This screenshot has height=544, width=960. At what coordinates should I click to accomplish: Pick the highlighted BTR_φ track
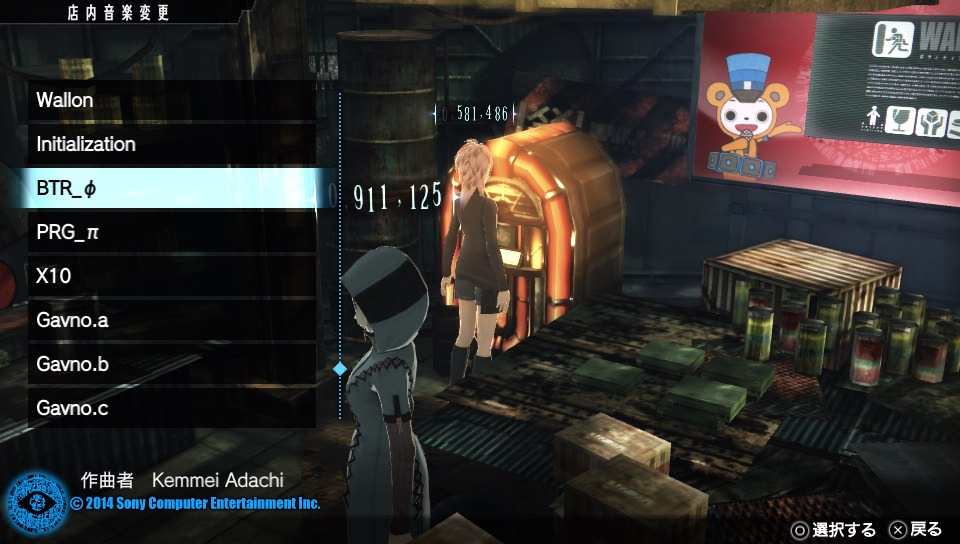point(170,188)
